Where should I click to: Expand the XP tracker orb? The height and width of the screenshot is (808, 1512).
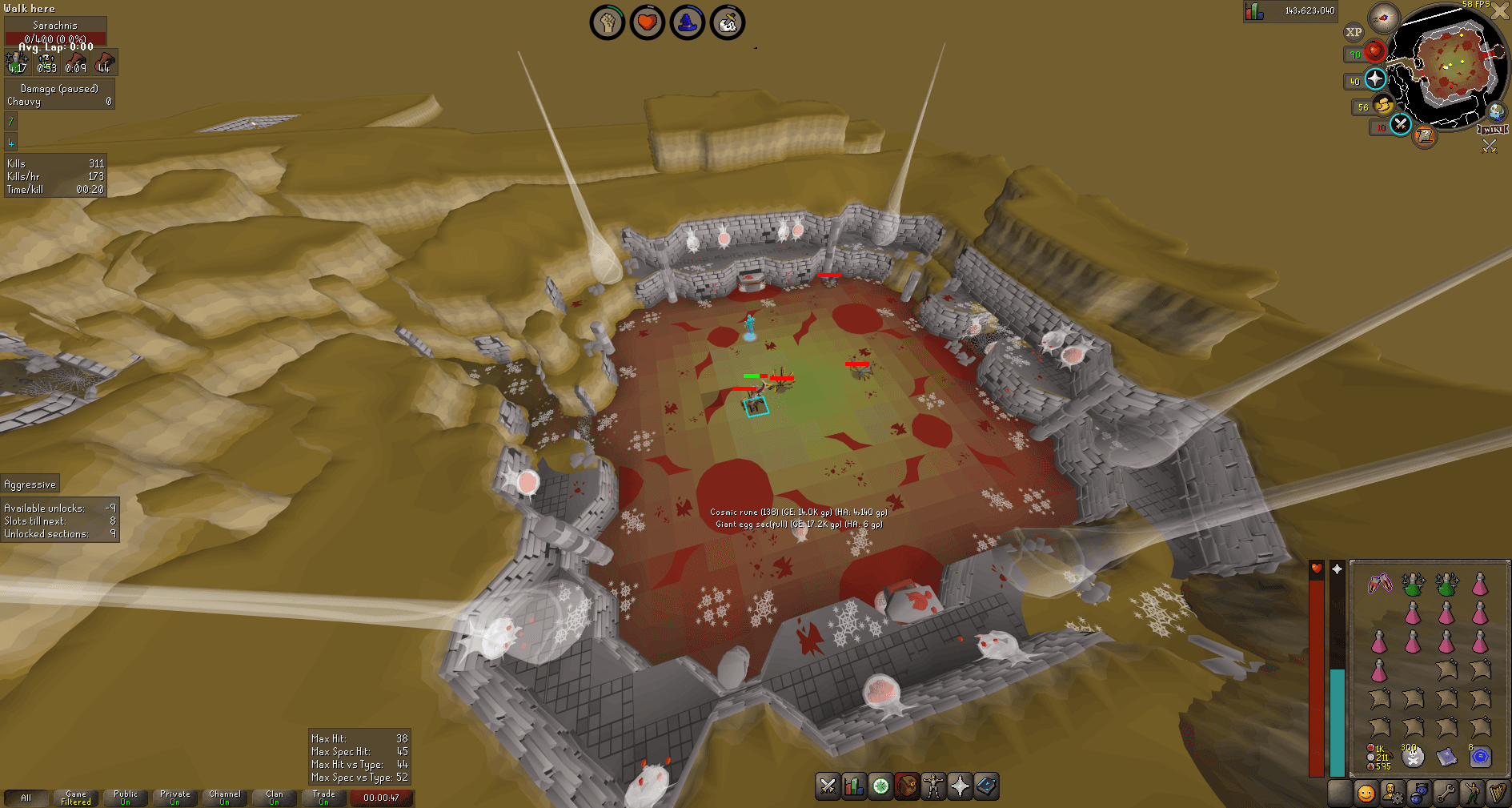1353,32
